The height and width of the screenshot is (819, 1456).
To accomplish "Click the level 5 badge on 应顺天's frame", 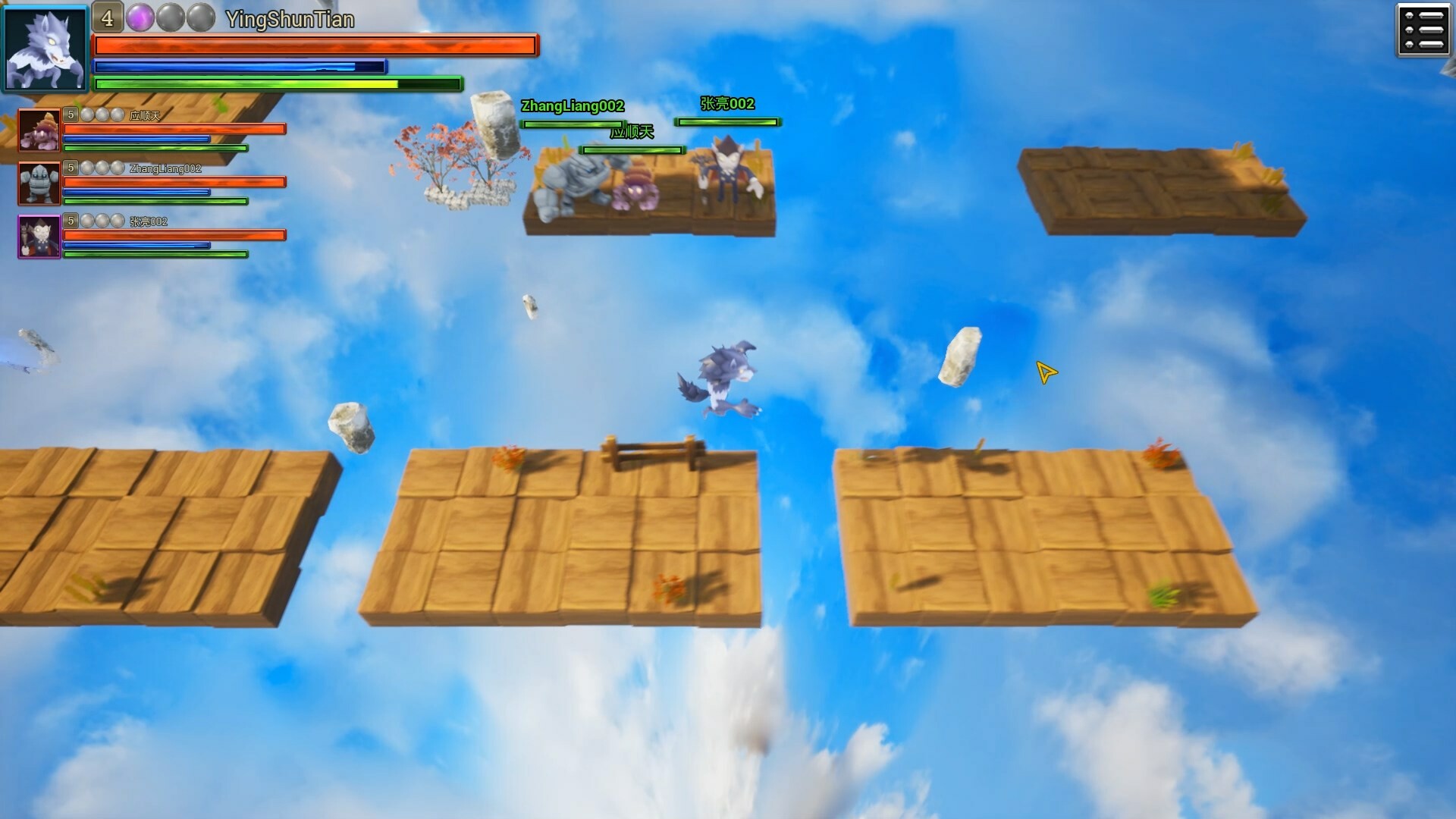I will click(x=71, y=115).
